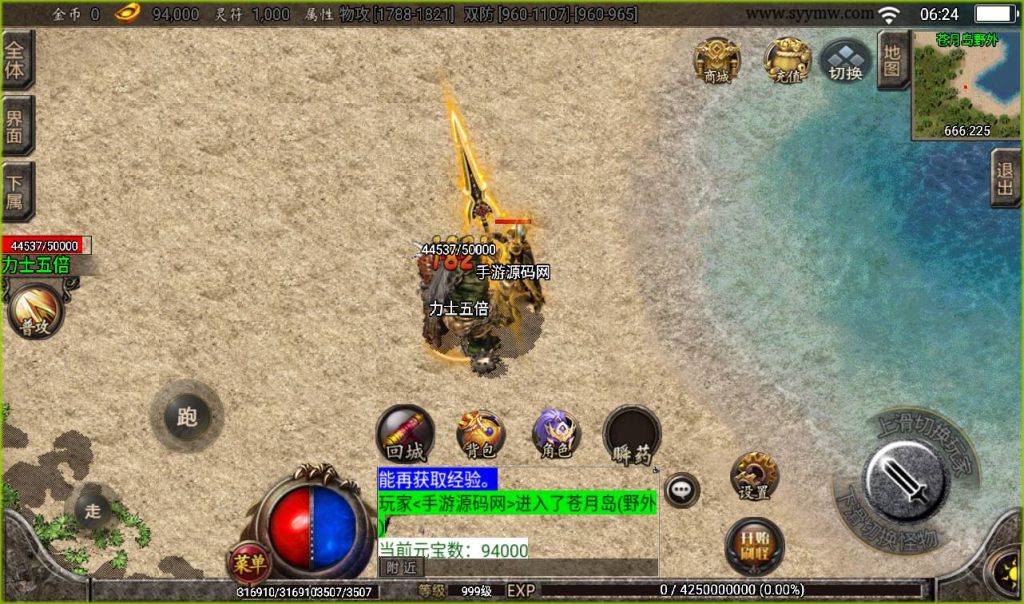Toggle the 走 walk button
The height and width of the screenshot is (604, 1024).
tap(94, 510)
